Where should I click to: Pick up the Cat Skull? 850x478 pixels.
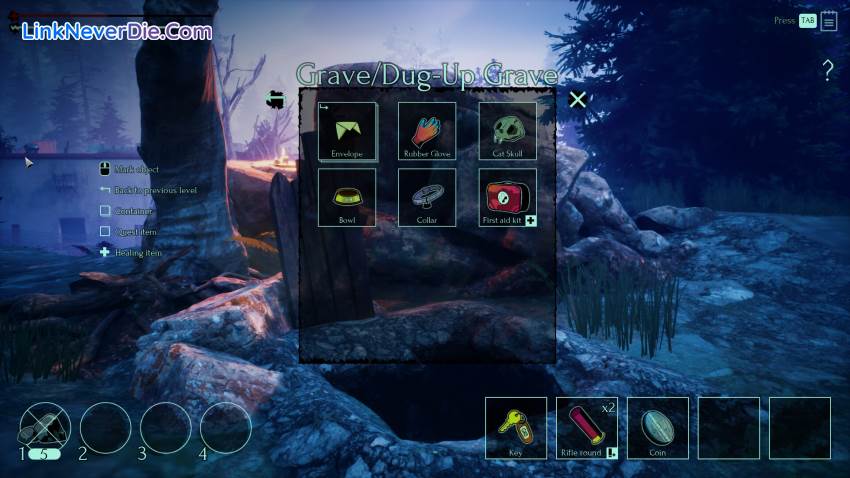click(508, 131)
